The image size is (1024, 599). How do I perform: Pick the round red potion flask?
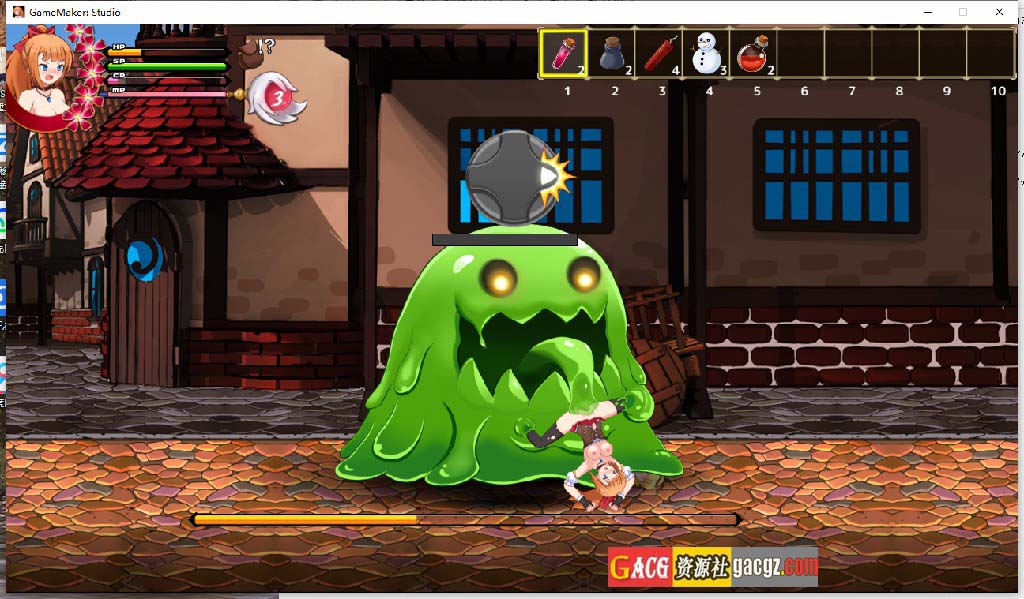click(755, 53)
